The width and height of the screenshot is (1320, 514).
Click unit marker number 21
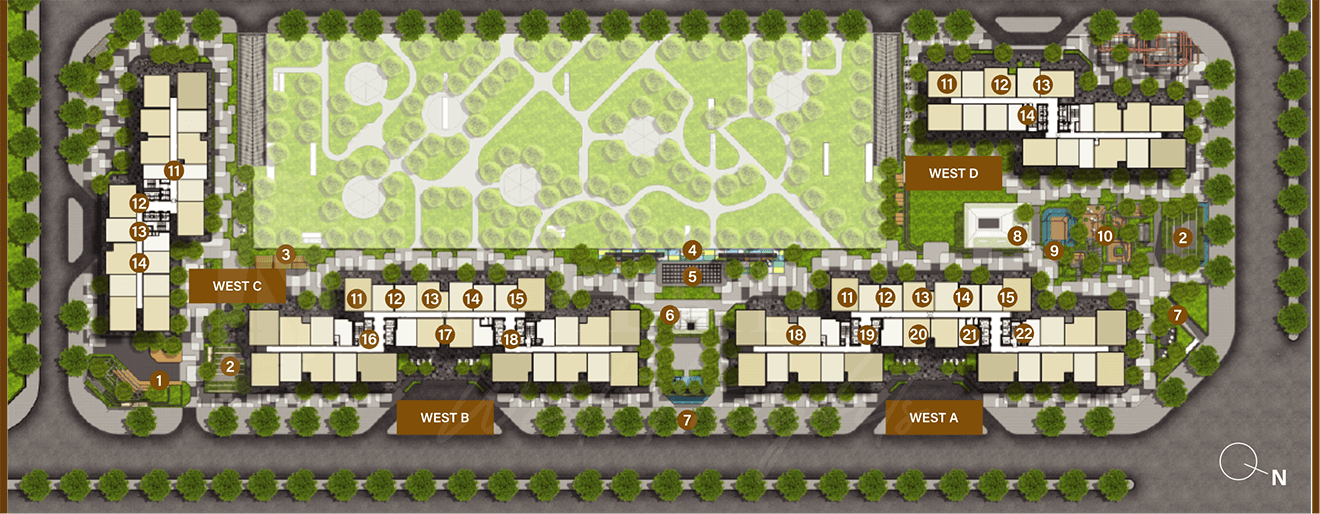969,335
